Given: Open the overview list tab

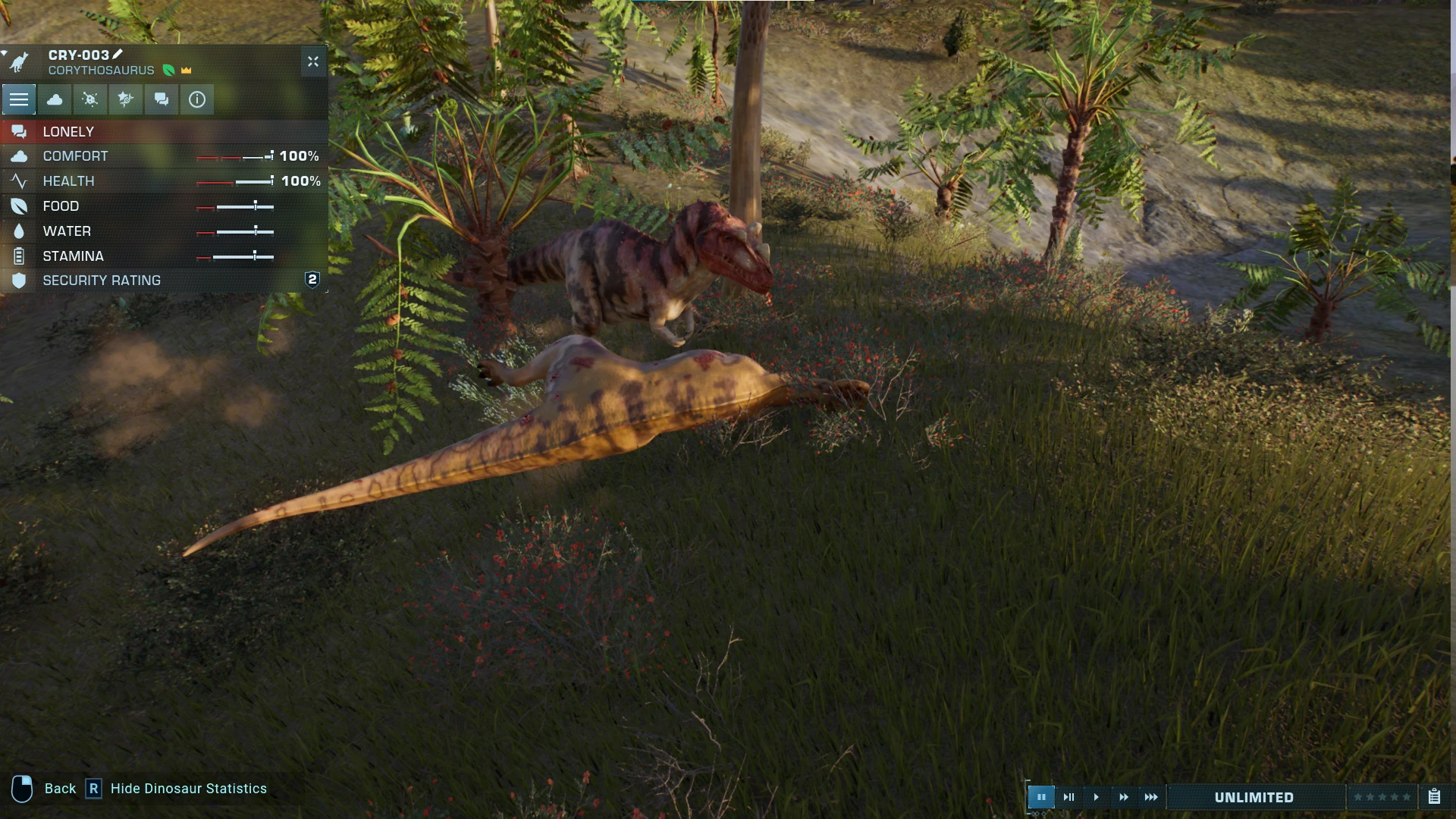Looking at the screenshot, I should tap(19, 99).
